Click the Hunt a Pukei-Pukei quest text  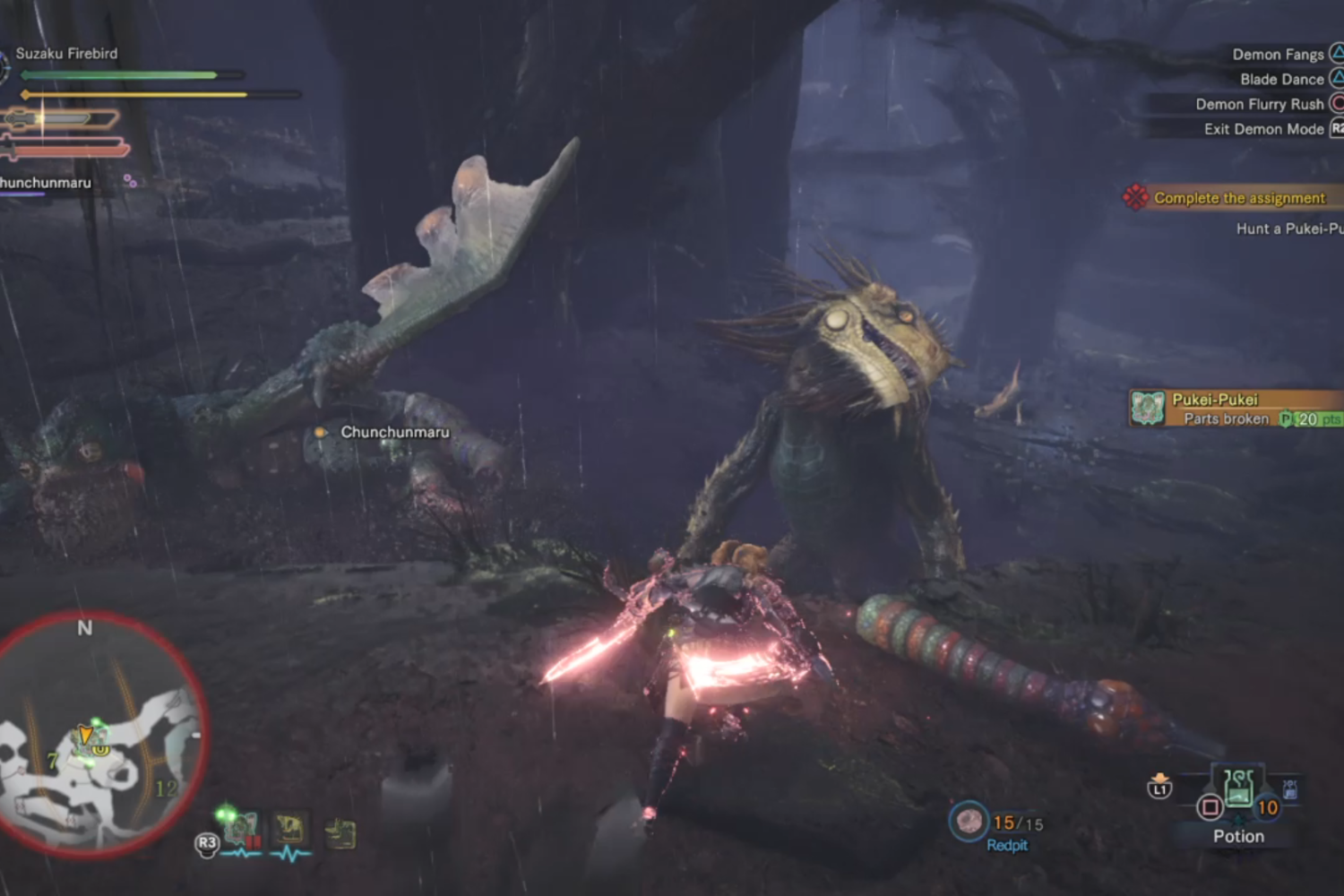pyautogui.click(x=1288, y=229)
